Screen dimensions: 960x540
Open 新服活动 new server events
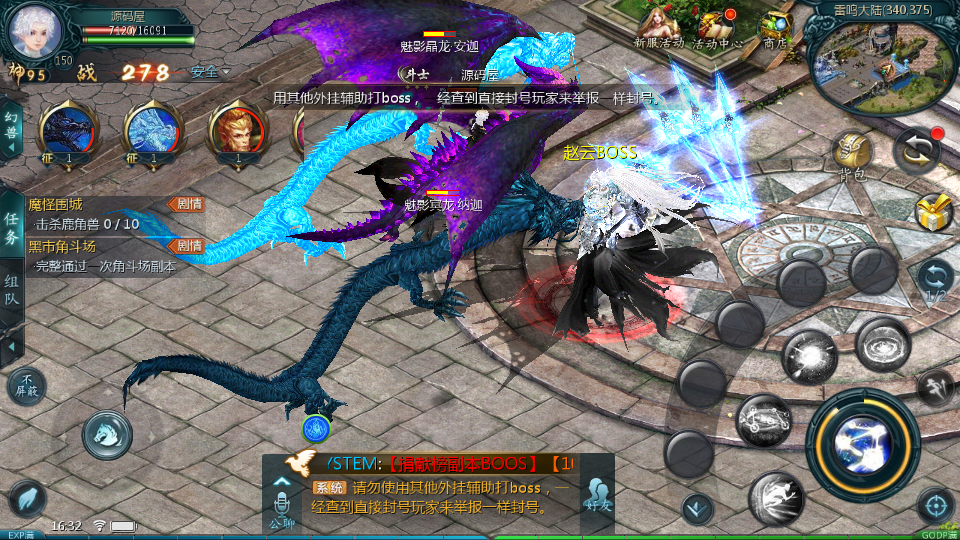(659, 27)
